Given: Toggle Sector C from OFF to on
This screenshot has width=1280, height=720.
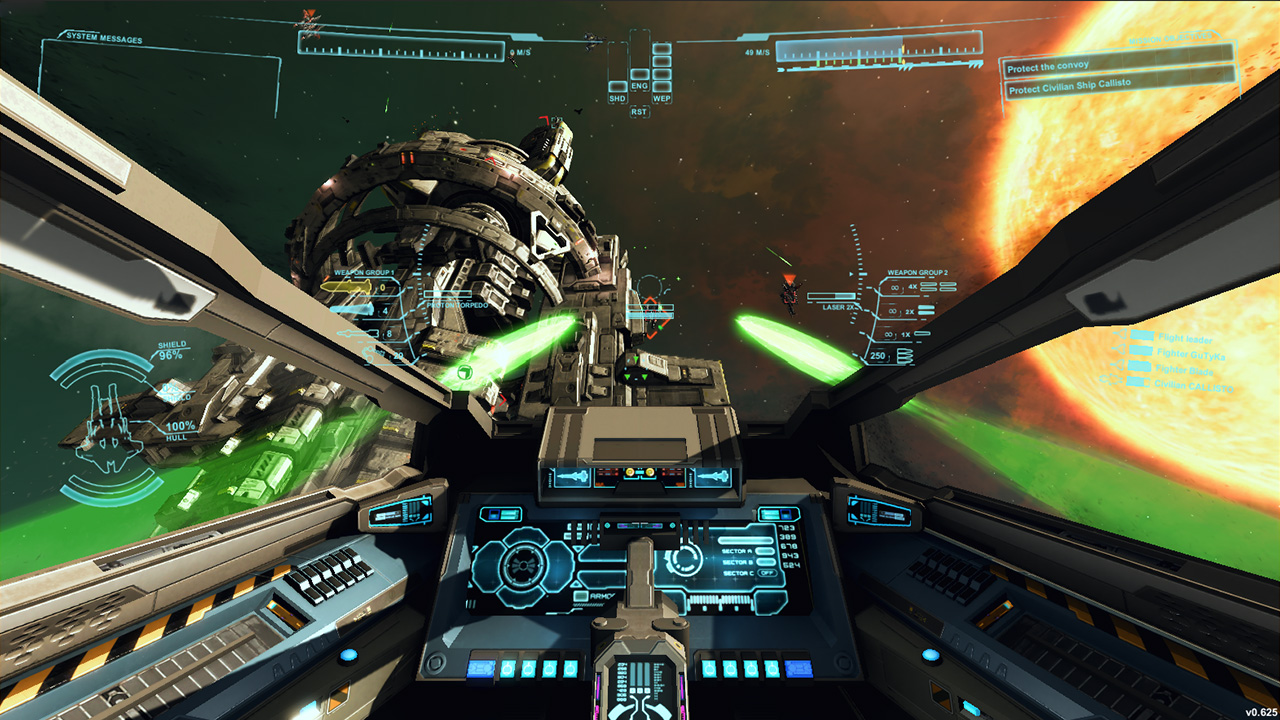Looking at the screenshot, I should point(768,573).
